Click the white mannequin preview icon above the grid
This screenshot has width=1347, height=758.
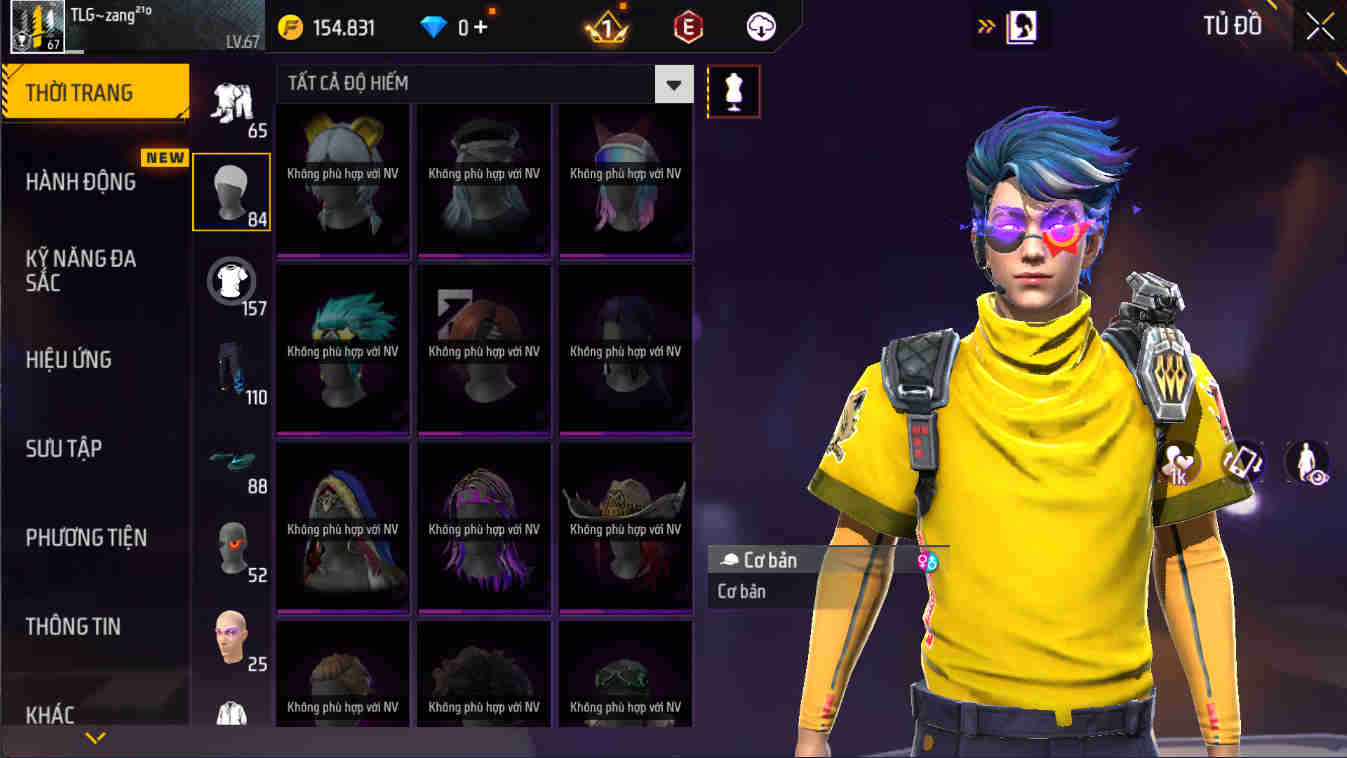pyautogui.click(x=734, y=91)
